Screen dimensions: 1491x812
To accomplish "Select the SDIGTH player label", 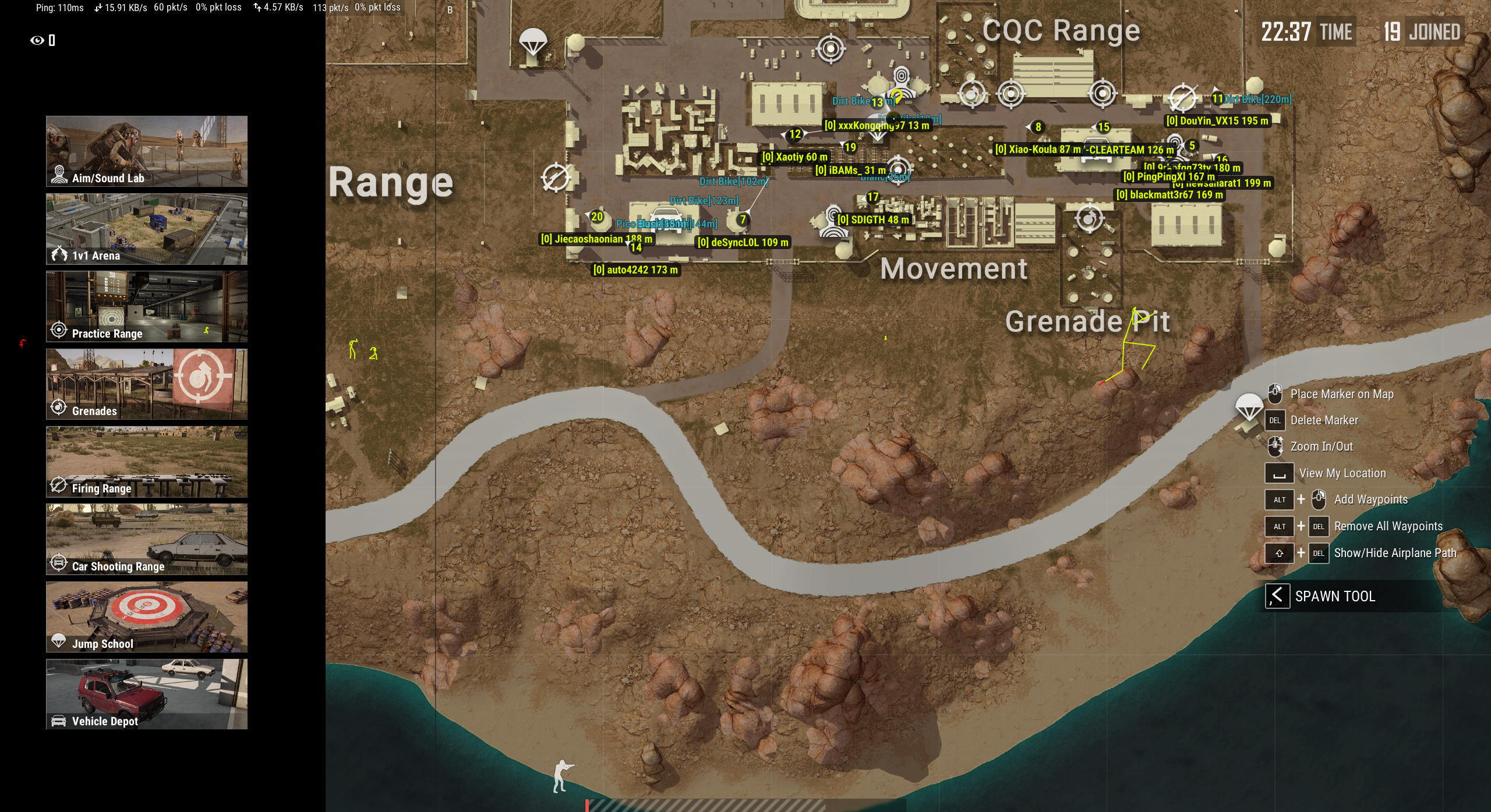I will pyautogui.click(x=872, y=220).
